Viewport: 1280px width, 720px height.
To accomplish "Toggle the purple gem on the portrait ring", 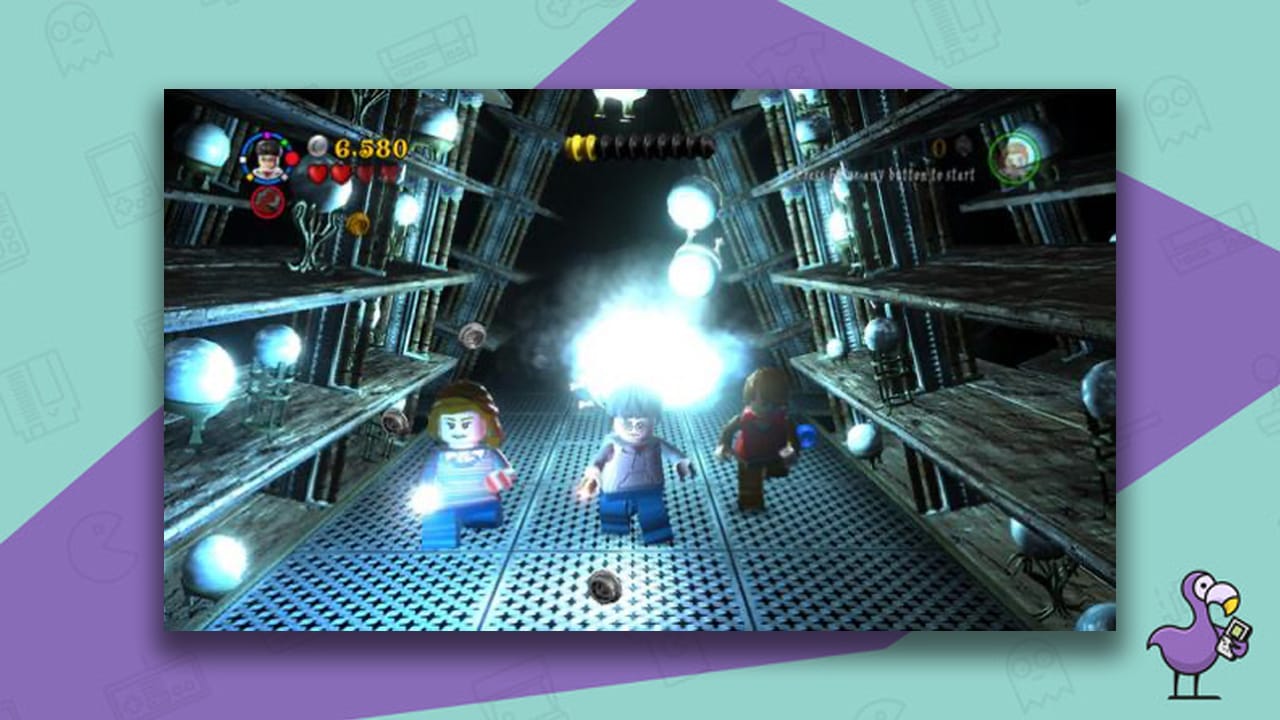I will tap(267, 133).
